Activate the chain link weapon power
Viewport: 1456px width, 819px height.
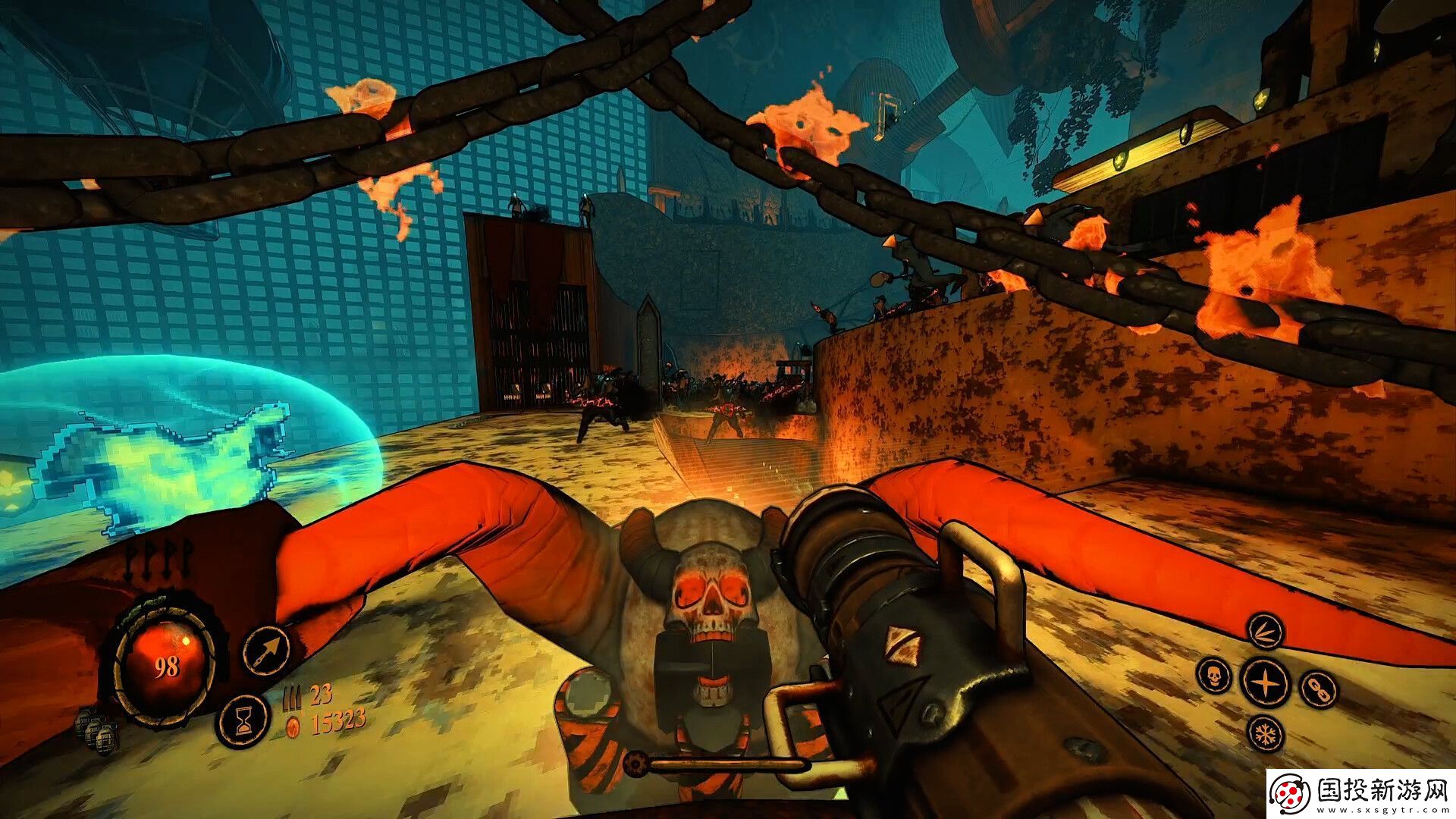pyautogui.click(x=1318, y=689)
